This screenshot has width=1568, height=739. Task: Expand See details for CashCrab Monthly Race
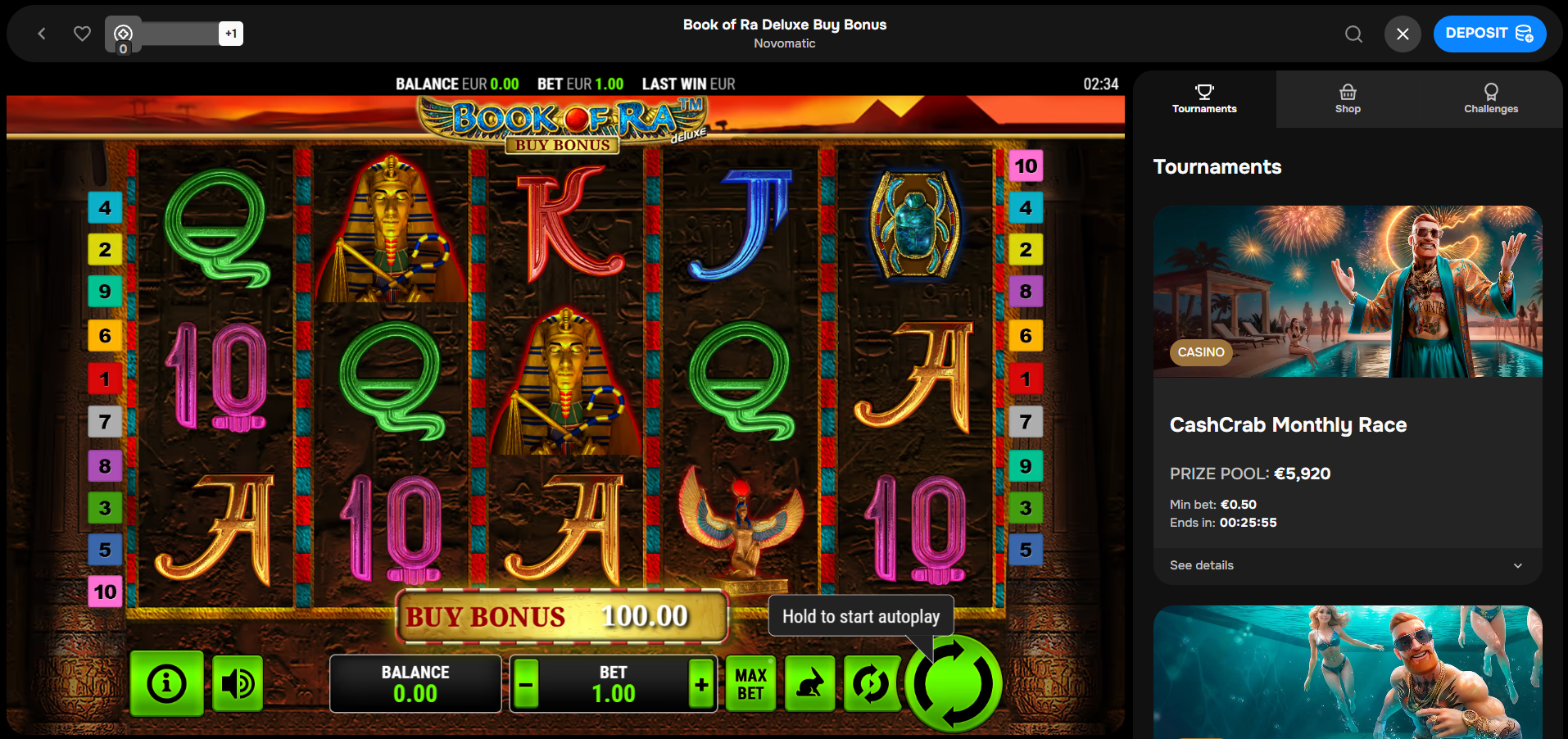(x=1347, y=565)
